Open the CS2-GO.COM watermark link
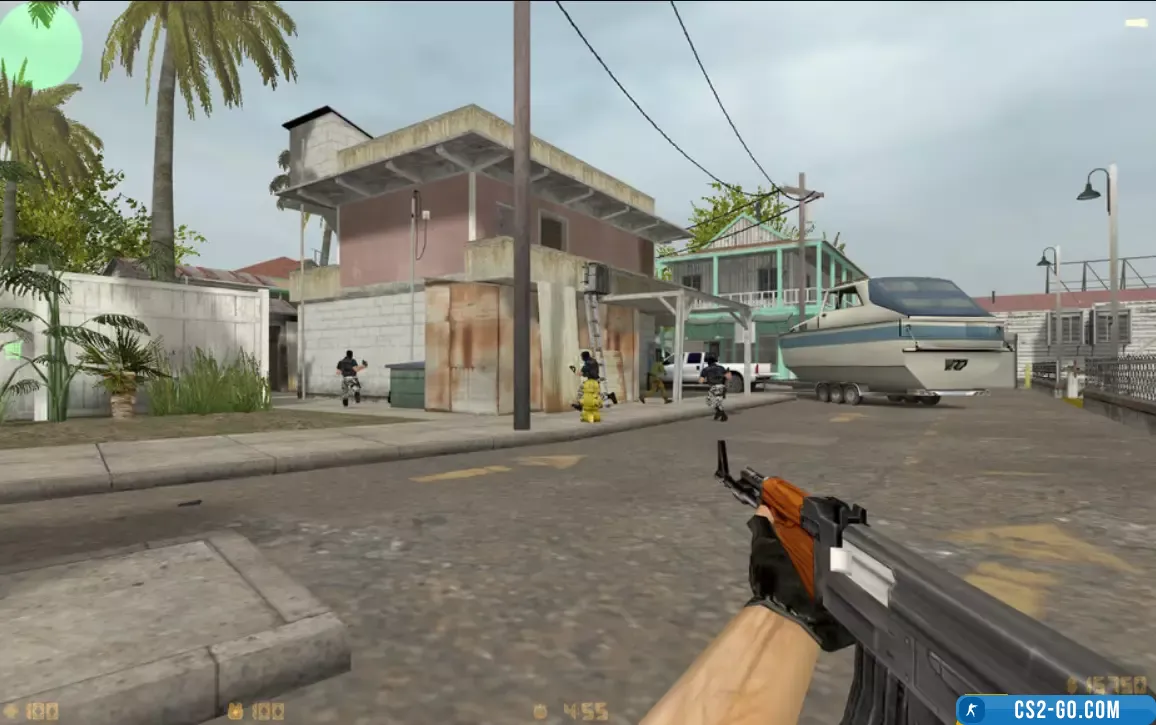 (x=1055, y=709)
